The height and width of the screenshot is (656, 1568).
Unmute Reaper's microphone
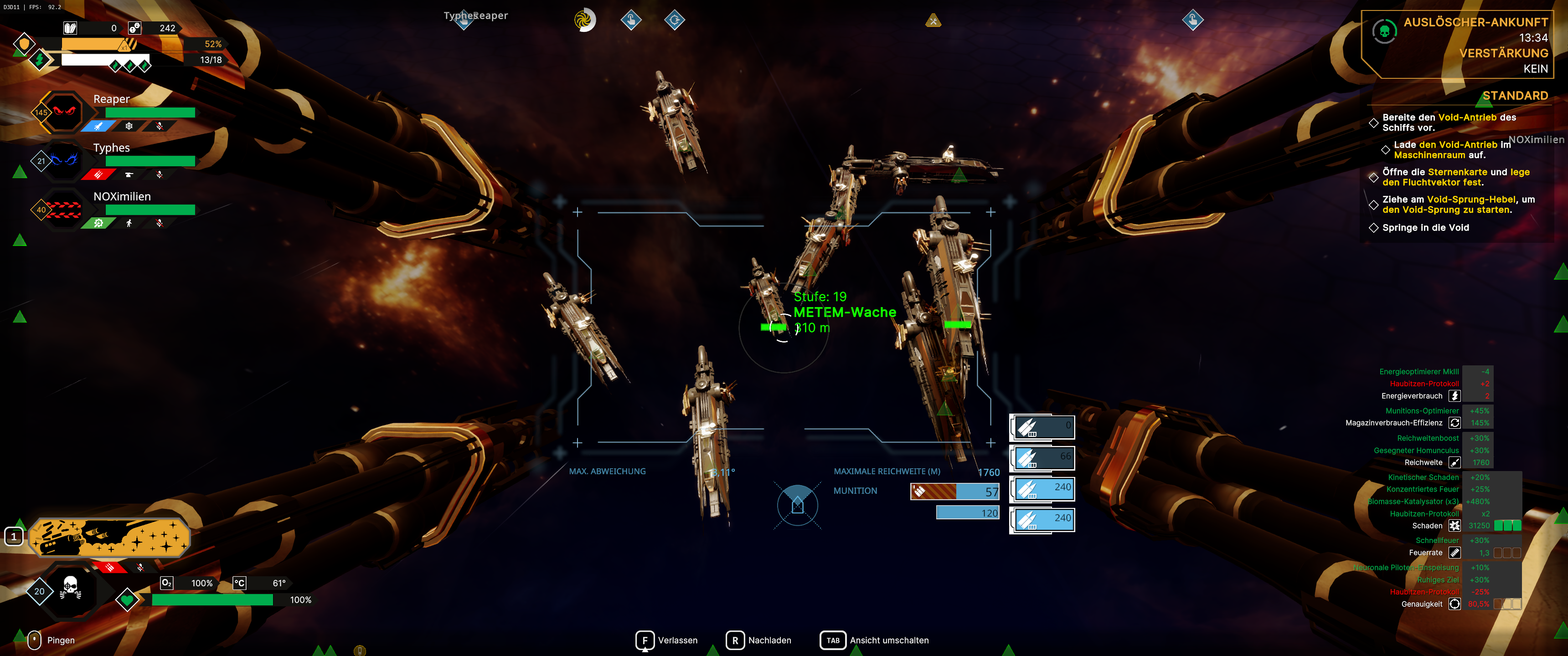pyautogui.click(x=160, y=126)
